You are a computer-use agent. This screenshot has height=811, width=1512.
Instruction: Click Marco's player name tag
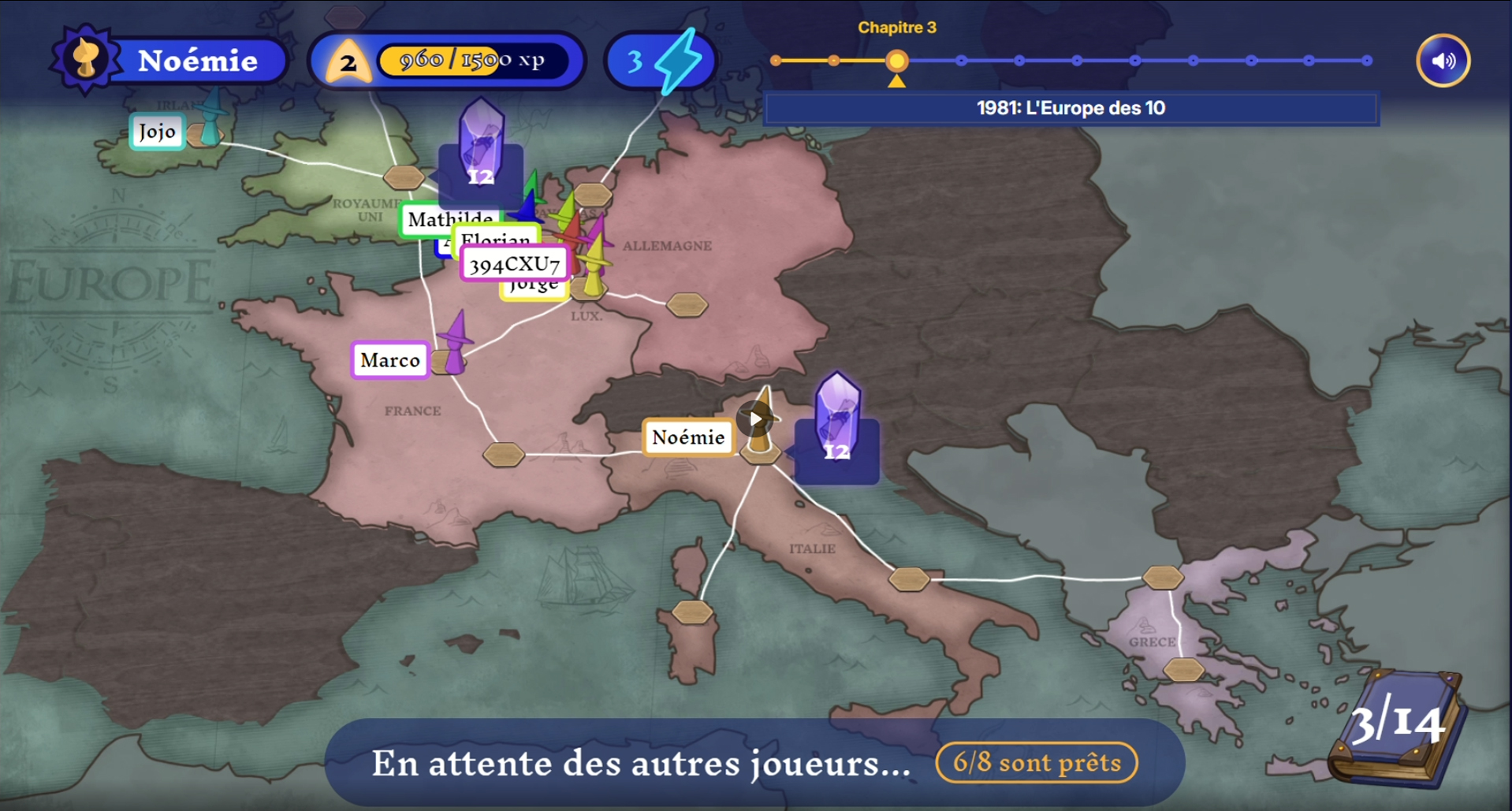(390, 360)
